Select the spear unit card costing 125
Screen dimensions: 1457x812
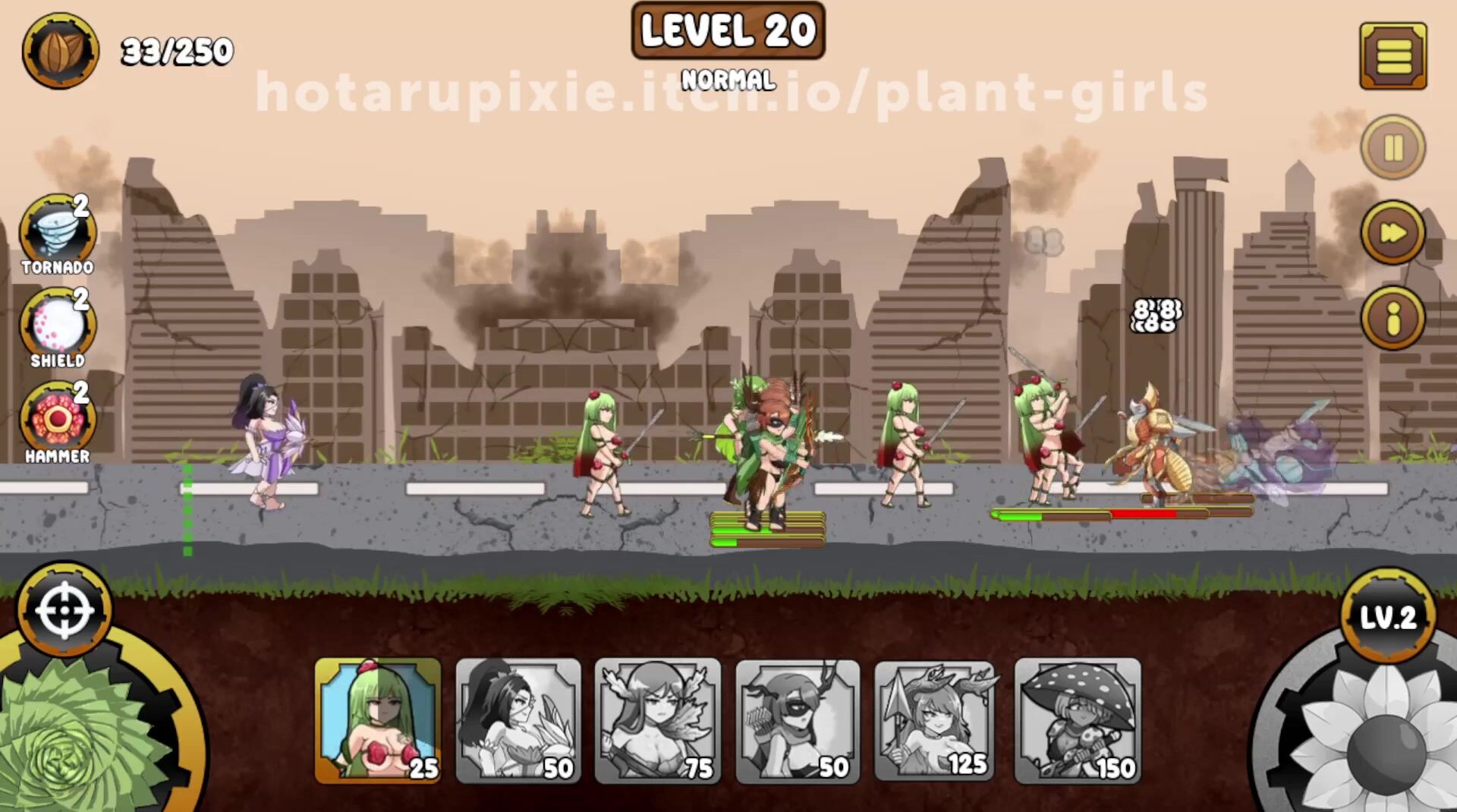(937, 720)
